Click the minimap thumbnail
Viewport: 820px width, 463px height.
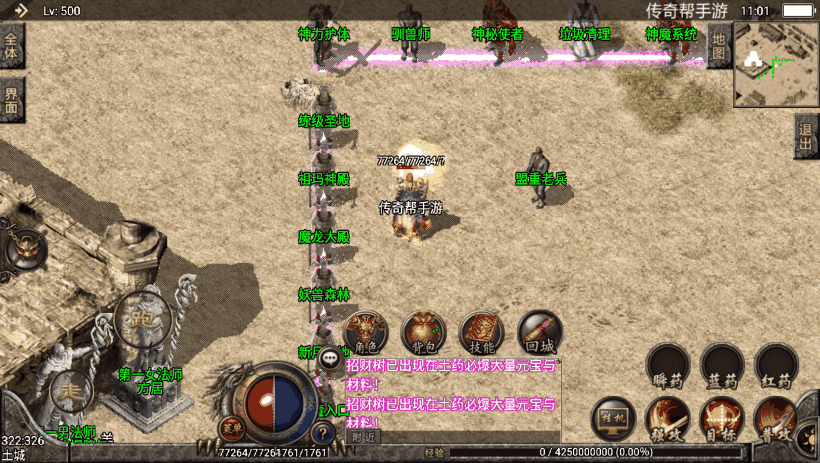point(775,63)
